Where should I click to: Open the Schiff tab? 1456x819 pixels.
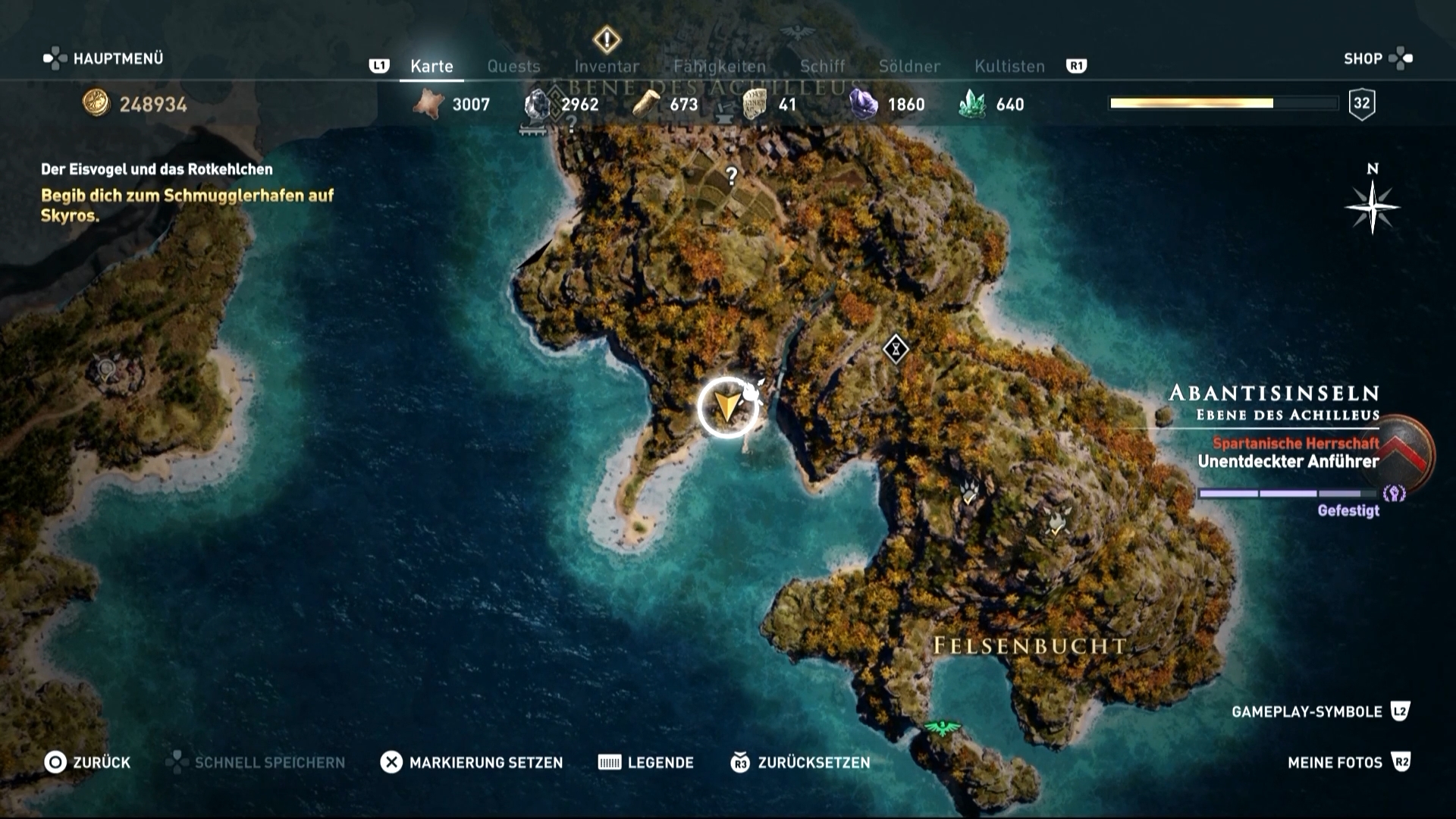[822, 66]
